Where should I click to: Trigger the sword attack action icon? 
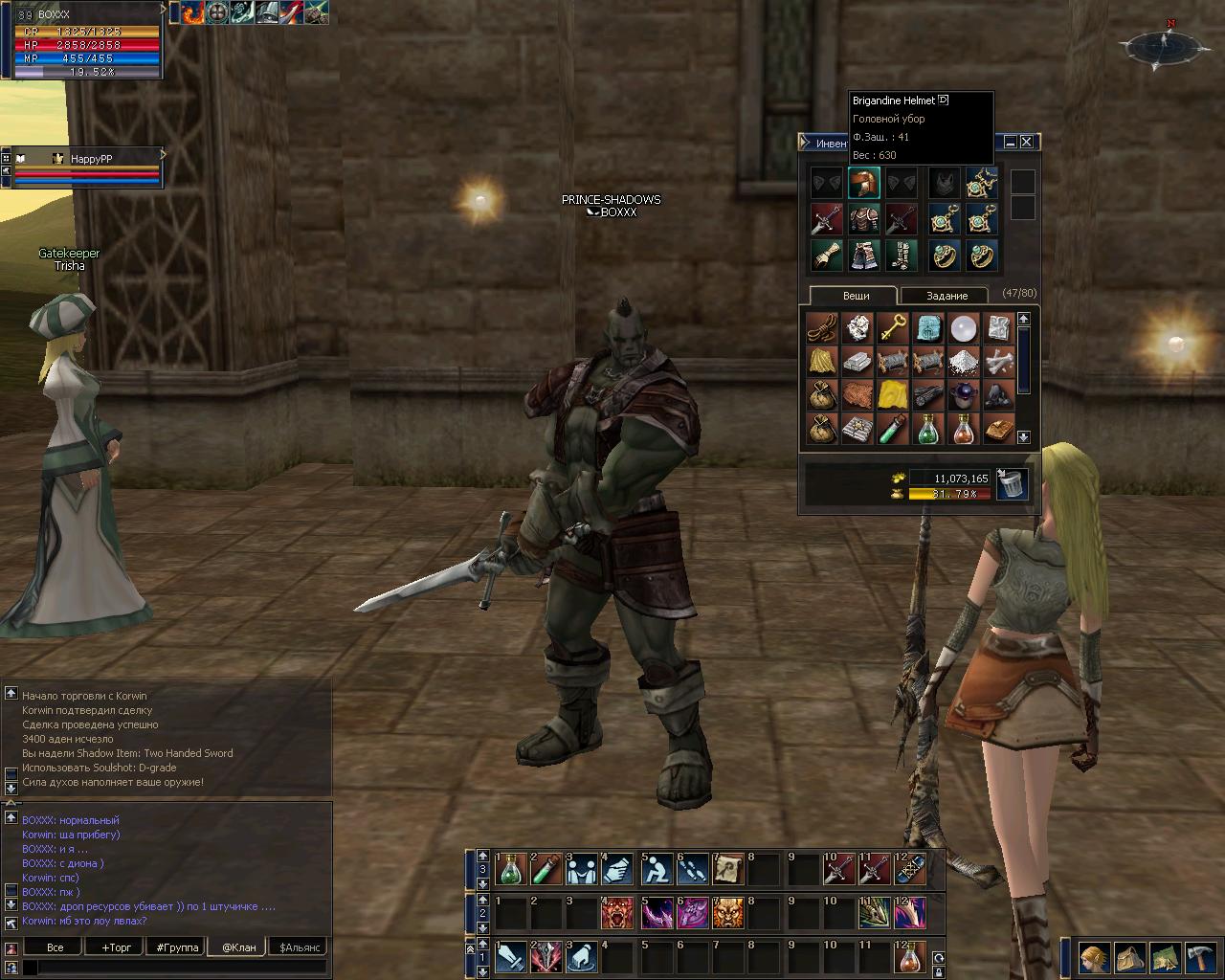510,957
